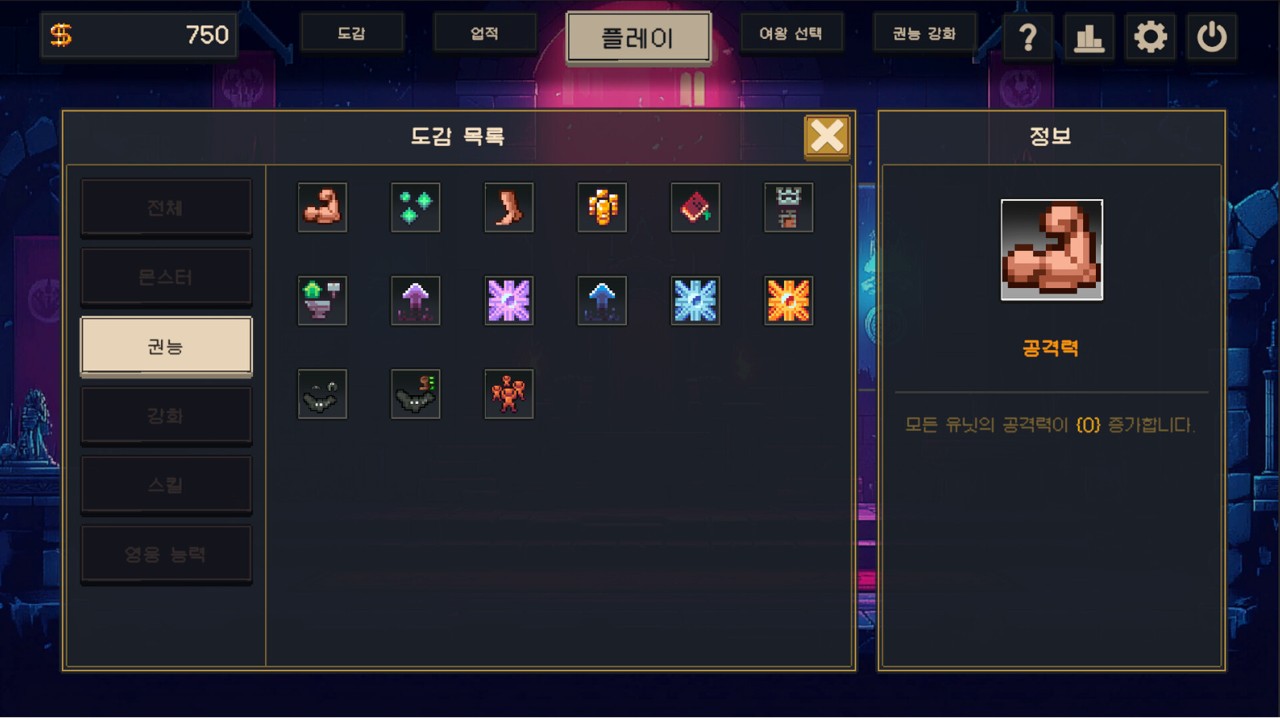
Task: Select the flying bat ability icon
Action: (322, 393)
